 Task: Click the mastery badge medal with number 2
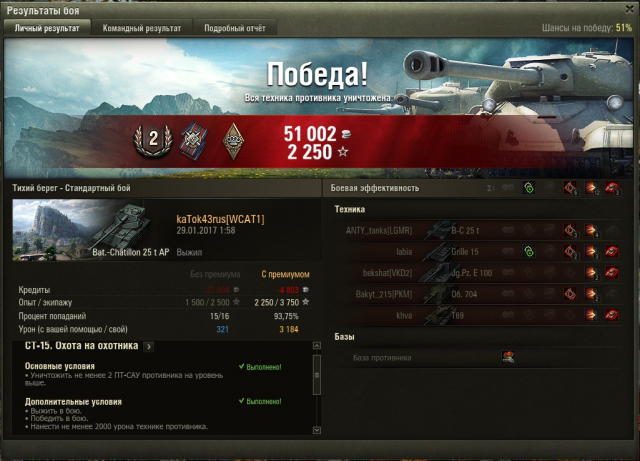pos(154,141)
